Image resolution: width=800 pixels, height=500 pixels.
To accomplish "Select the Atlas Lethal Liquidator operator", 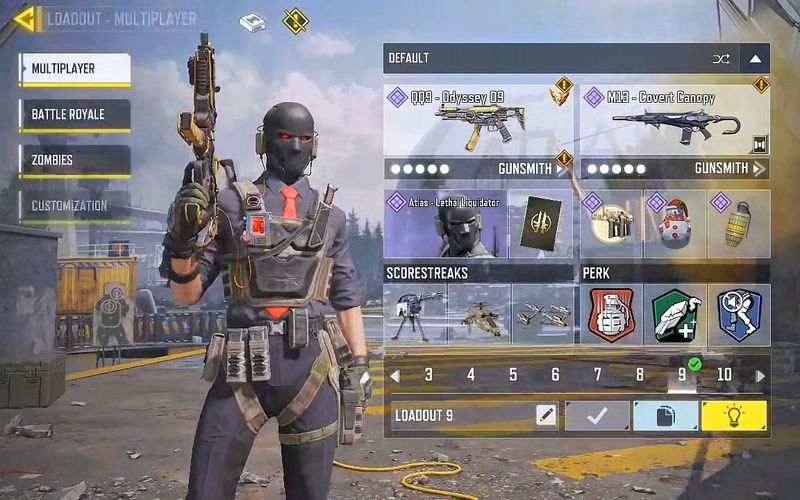I will (446, 223).
